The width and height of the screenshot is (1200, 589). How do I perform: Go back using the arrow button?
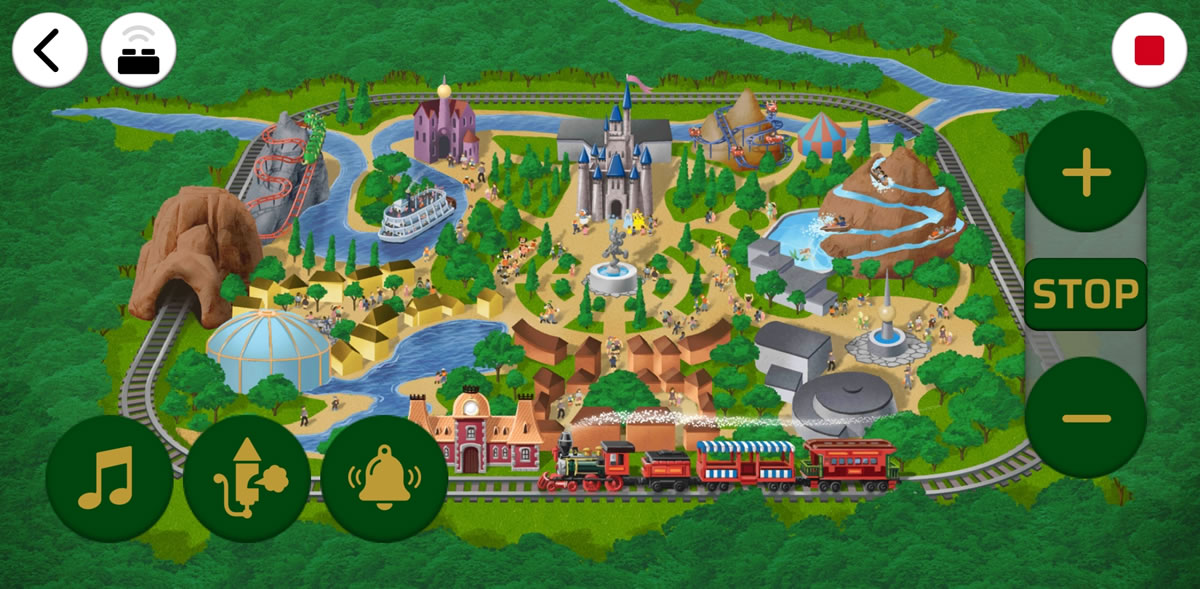coord(49,50)
